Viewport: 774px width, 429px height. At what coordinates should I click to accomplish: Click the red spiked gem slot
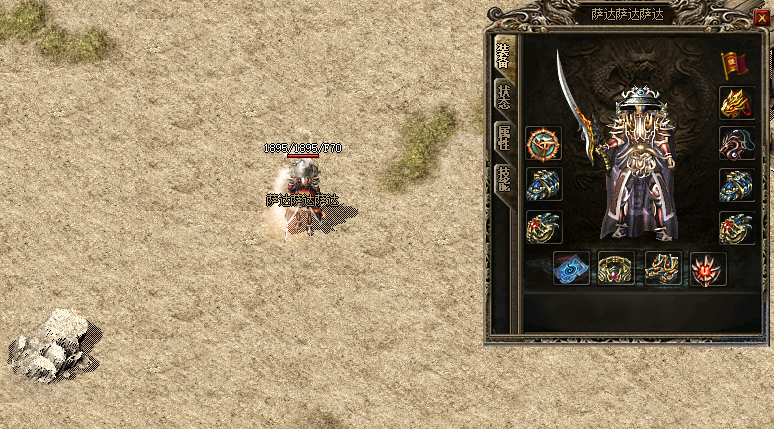[x=708, y=268]
